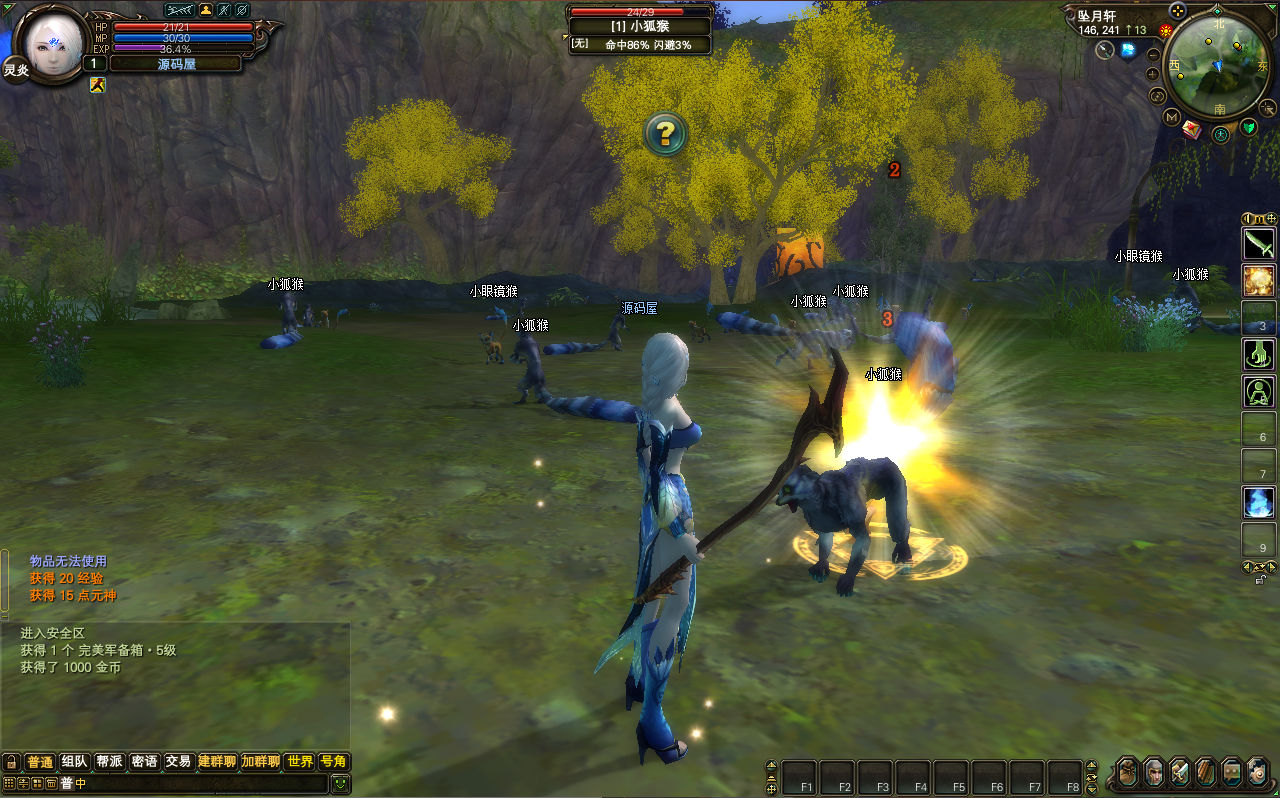Open the green smiley emoticon picker
This screenshot has height=798, width=1280.
pos(341,784)
